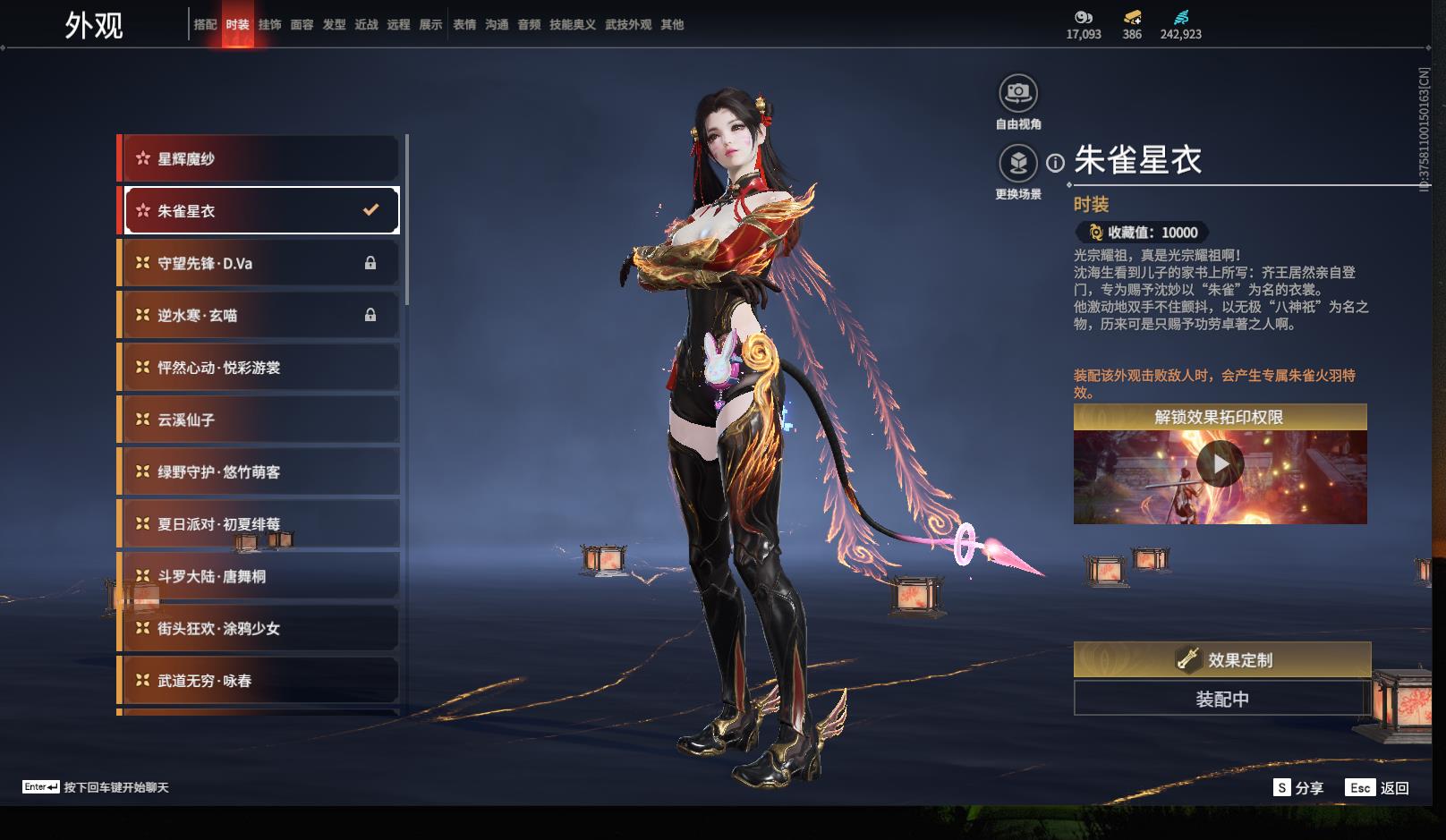Activate the 自由视角 camera button
This screenshot has width=1446, height=840.
pyautogui.click(x=1017, y=93)
